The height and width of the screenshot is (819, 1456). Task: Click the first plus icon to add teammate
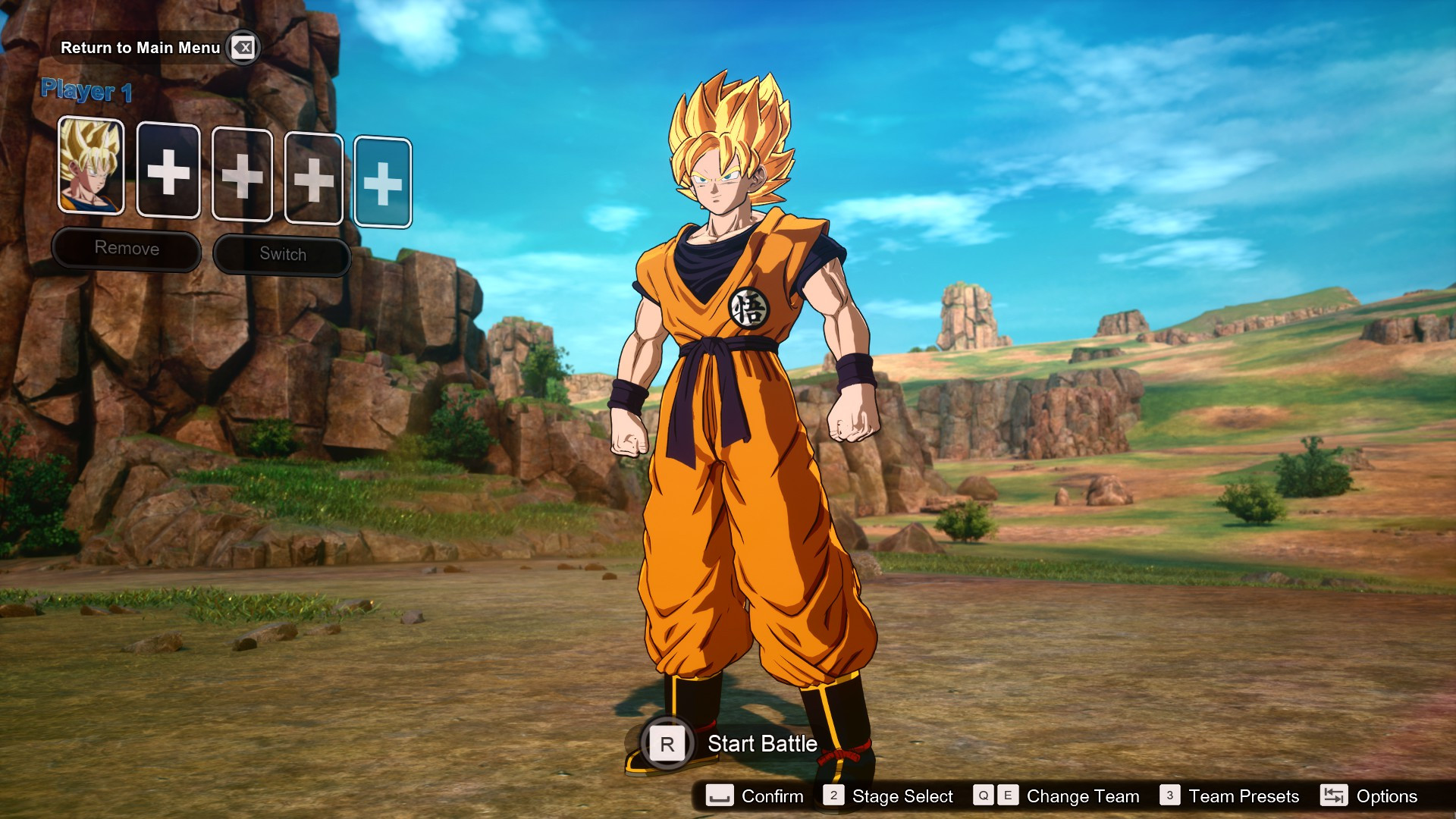coord(168,170)
